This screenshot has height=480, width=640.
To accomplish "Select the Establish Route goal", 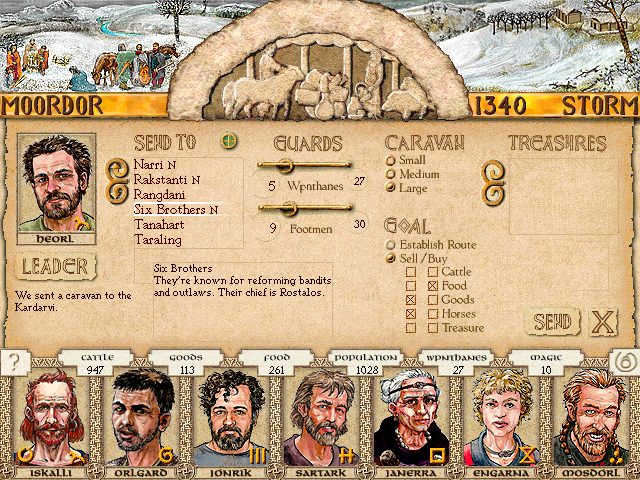I will click(391, 244).
